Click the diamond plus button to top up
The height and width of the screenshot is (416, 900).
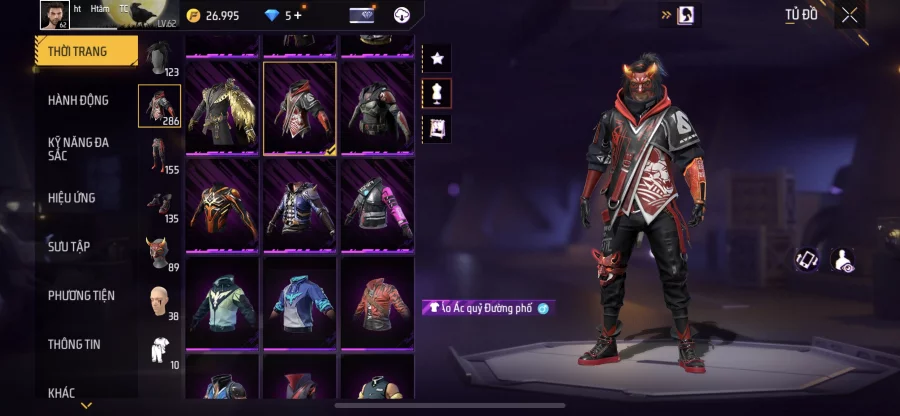297,15
